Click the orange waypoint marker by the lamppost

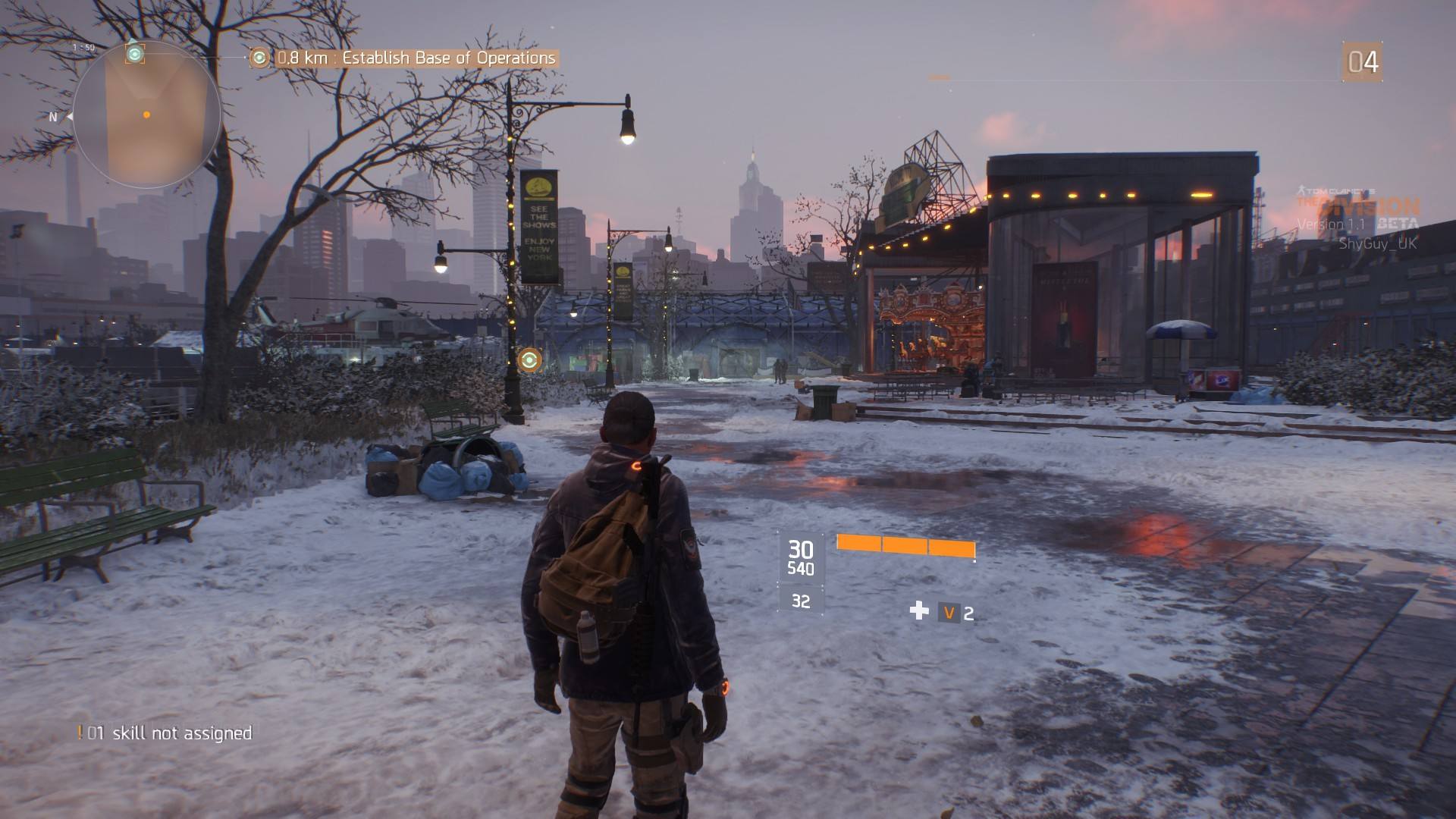[x=529, y=359]
